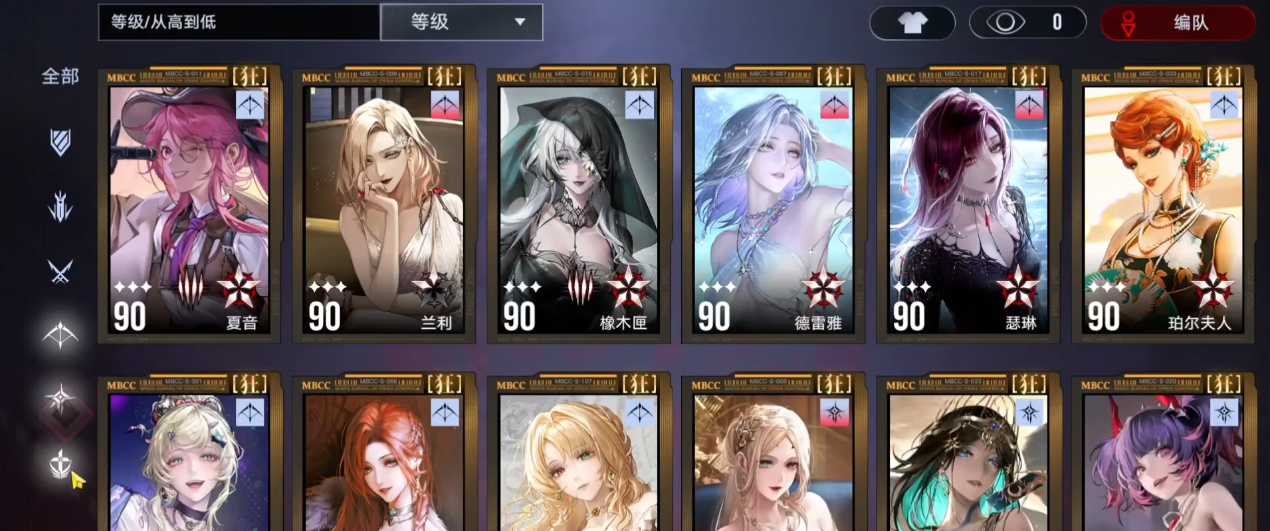Open the 德雷雅 character card
Screen dimensions: 1270x531
(x=773, y=205)
